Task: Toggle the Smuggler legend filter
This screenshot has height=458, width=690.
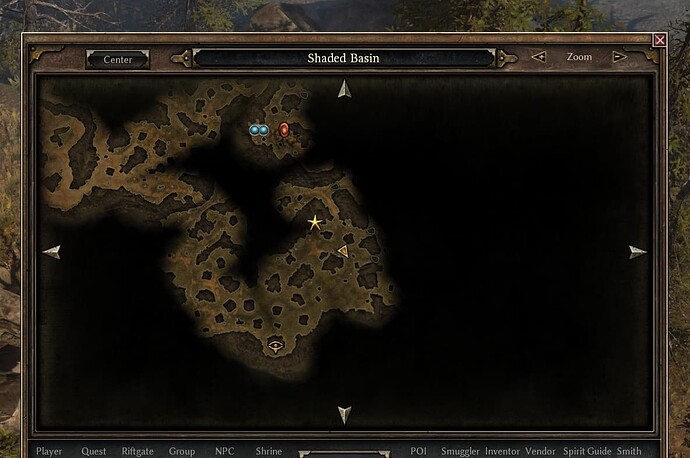Action: tap(459, 451)
